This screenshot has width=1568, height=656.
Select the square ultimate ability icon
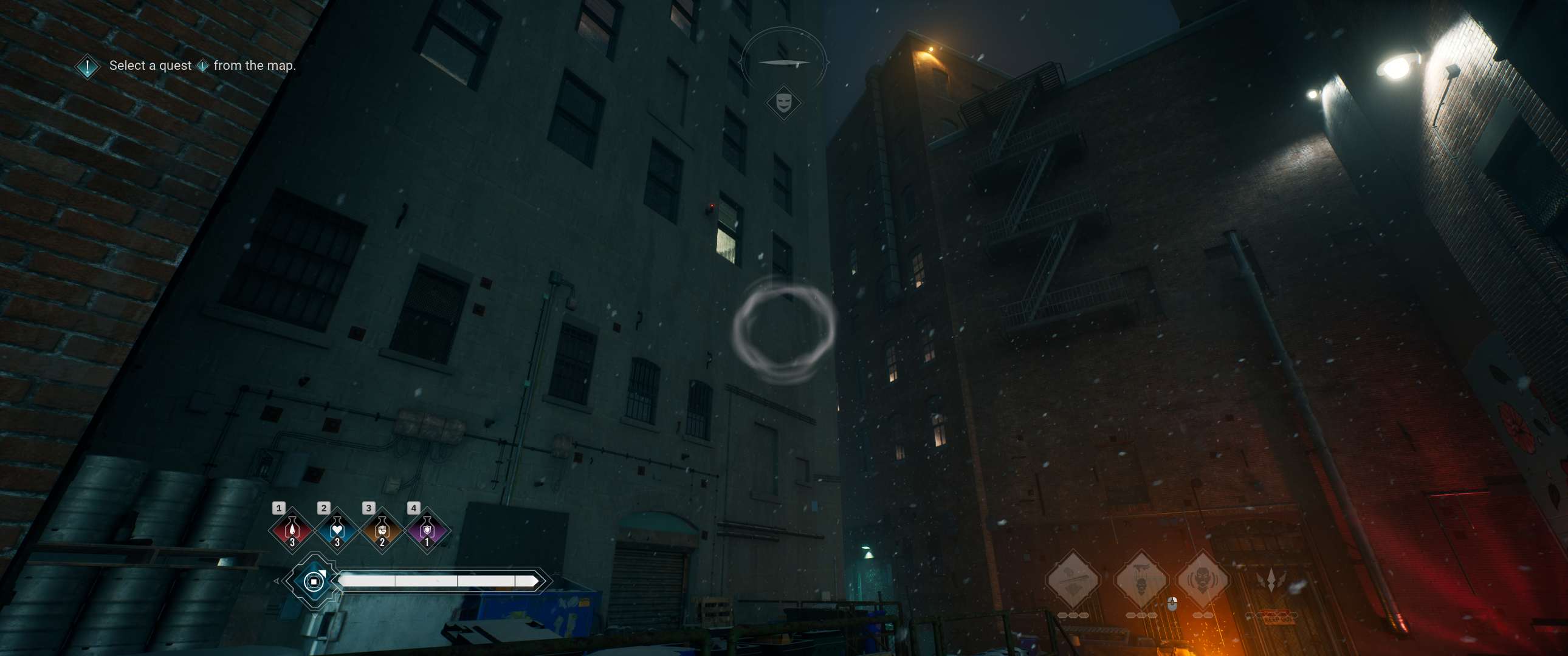point(315,584)
